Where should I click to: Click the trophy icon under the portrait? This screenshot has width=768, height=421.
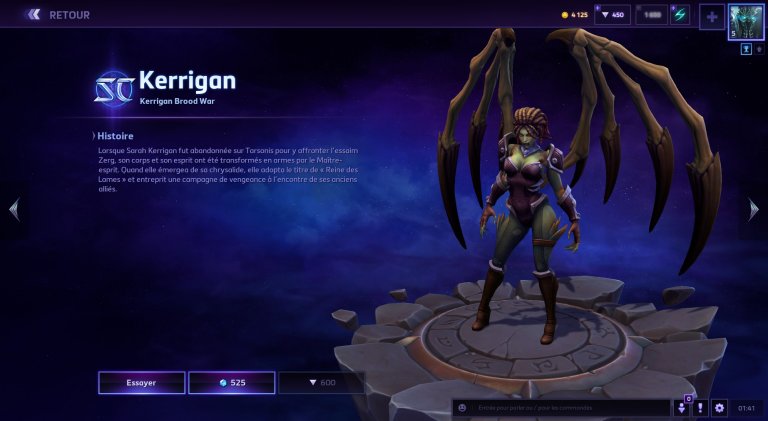746,48
